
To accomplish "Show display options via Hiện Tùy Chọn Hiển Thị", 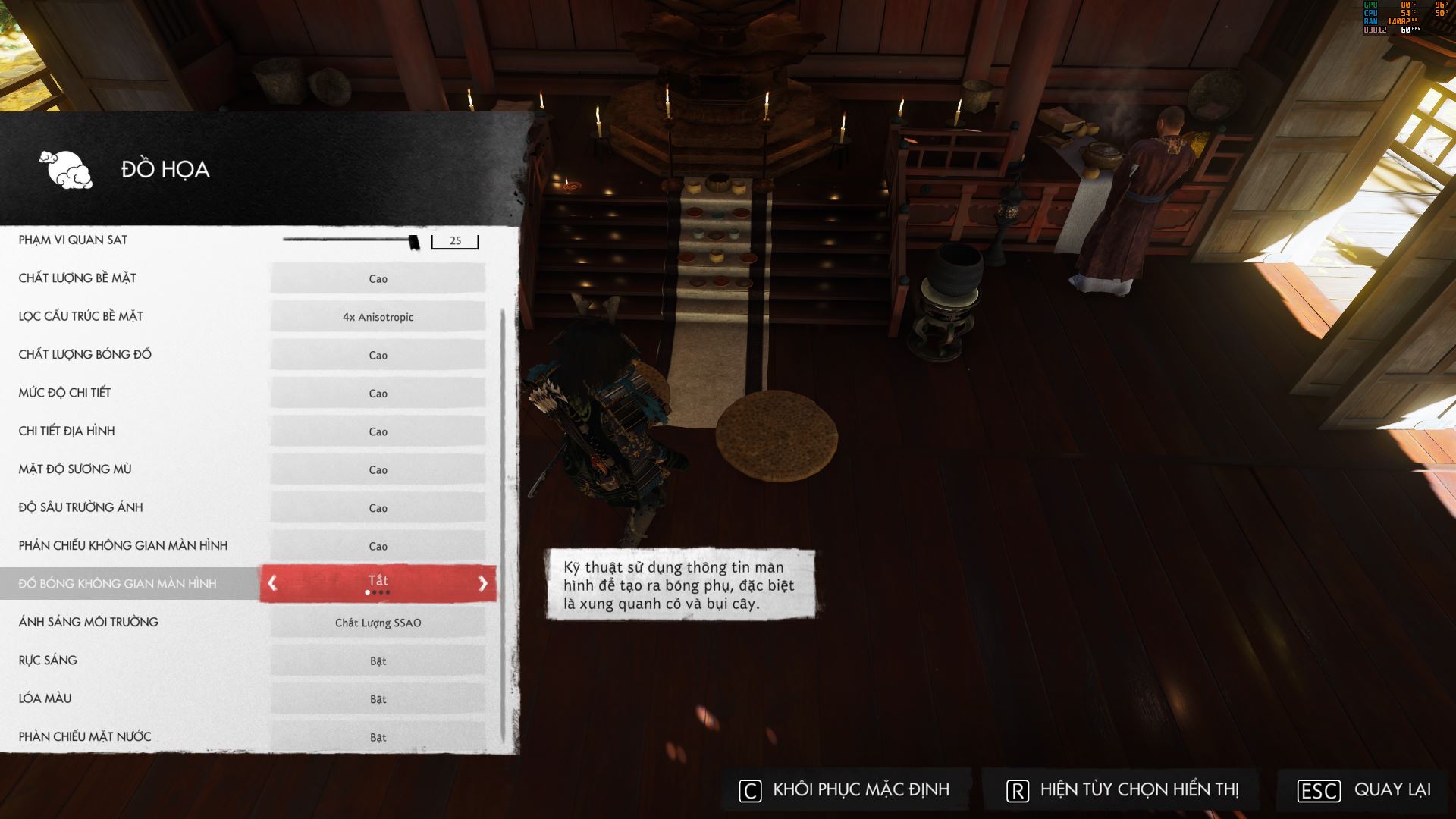I will (1122, 790).
